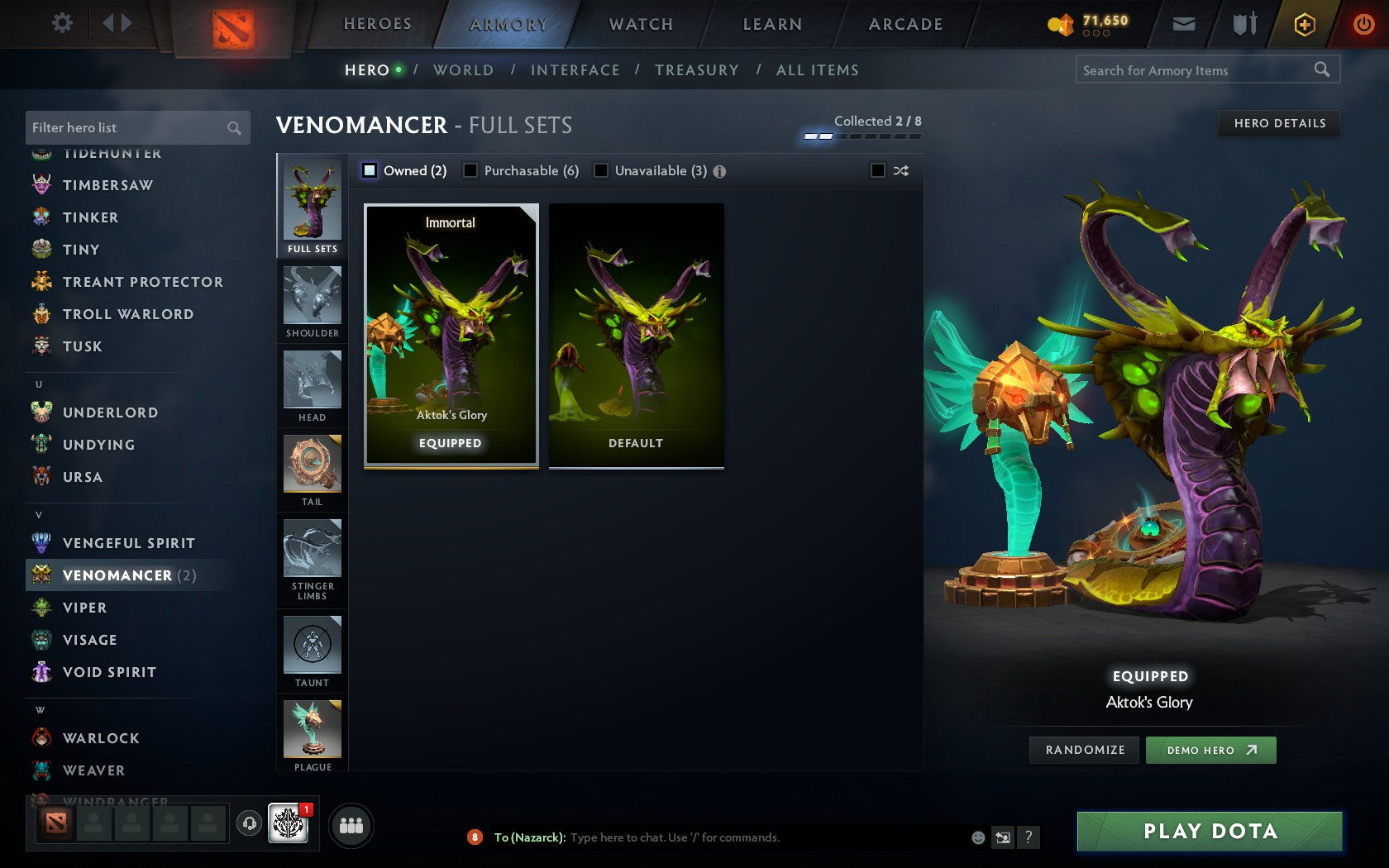The width and height of the screenshot is (1389, 868).
Task: Select the TAUNT category slot
Action: coord(312,649)
